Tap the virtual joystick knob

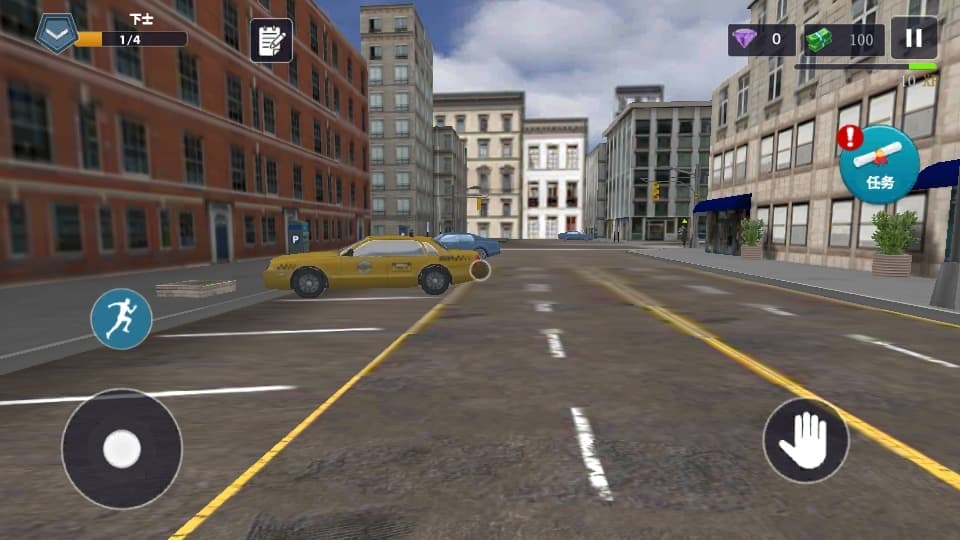pyautogui.click(x=122, y=449)
